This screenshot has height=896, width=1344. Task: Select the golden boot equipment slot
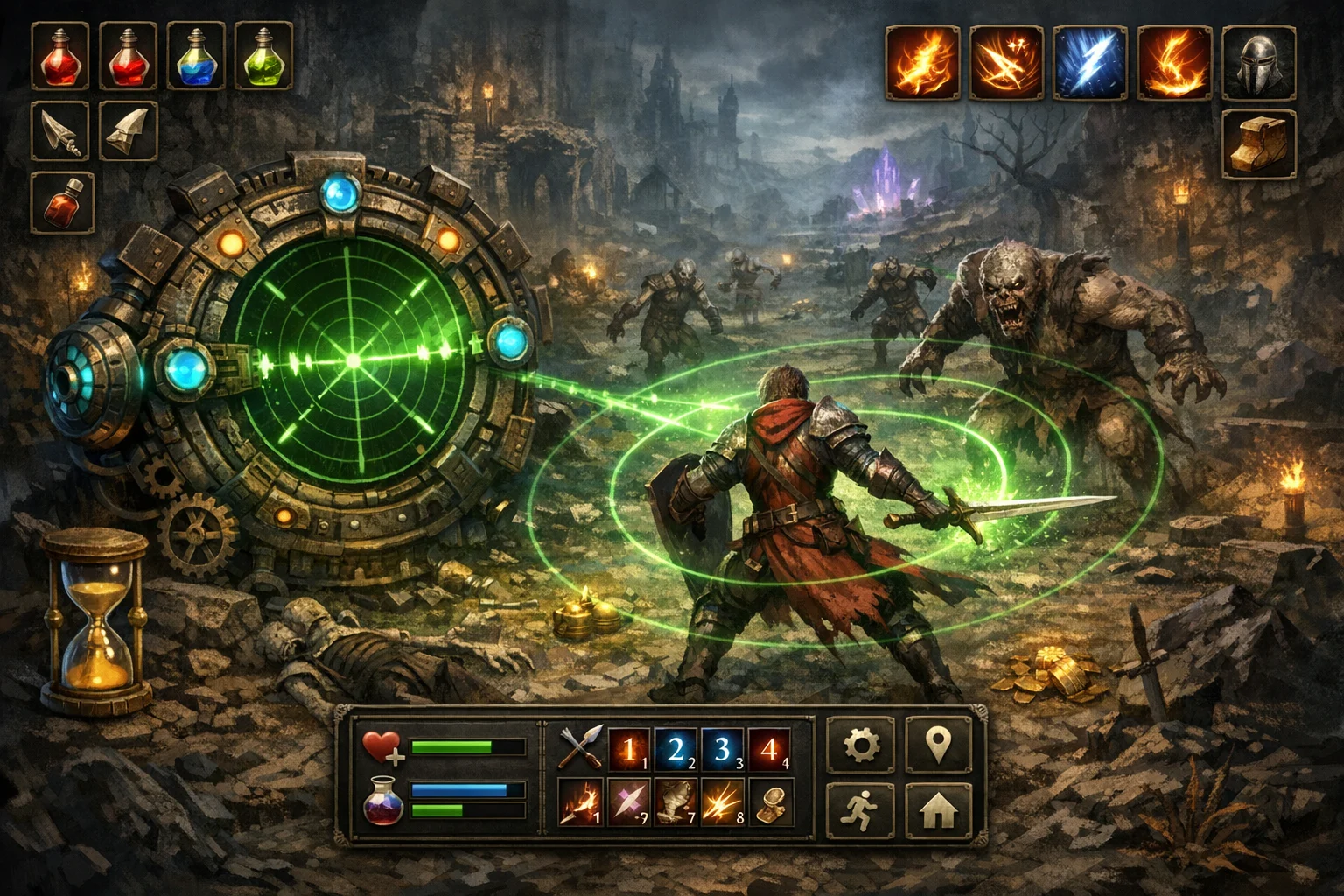coord(1258,144)
